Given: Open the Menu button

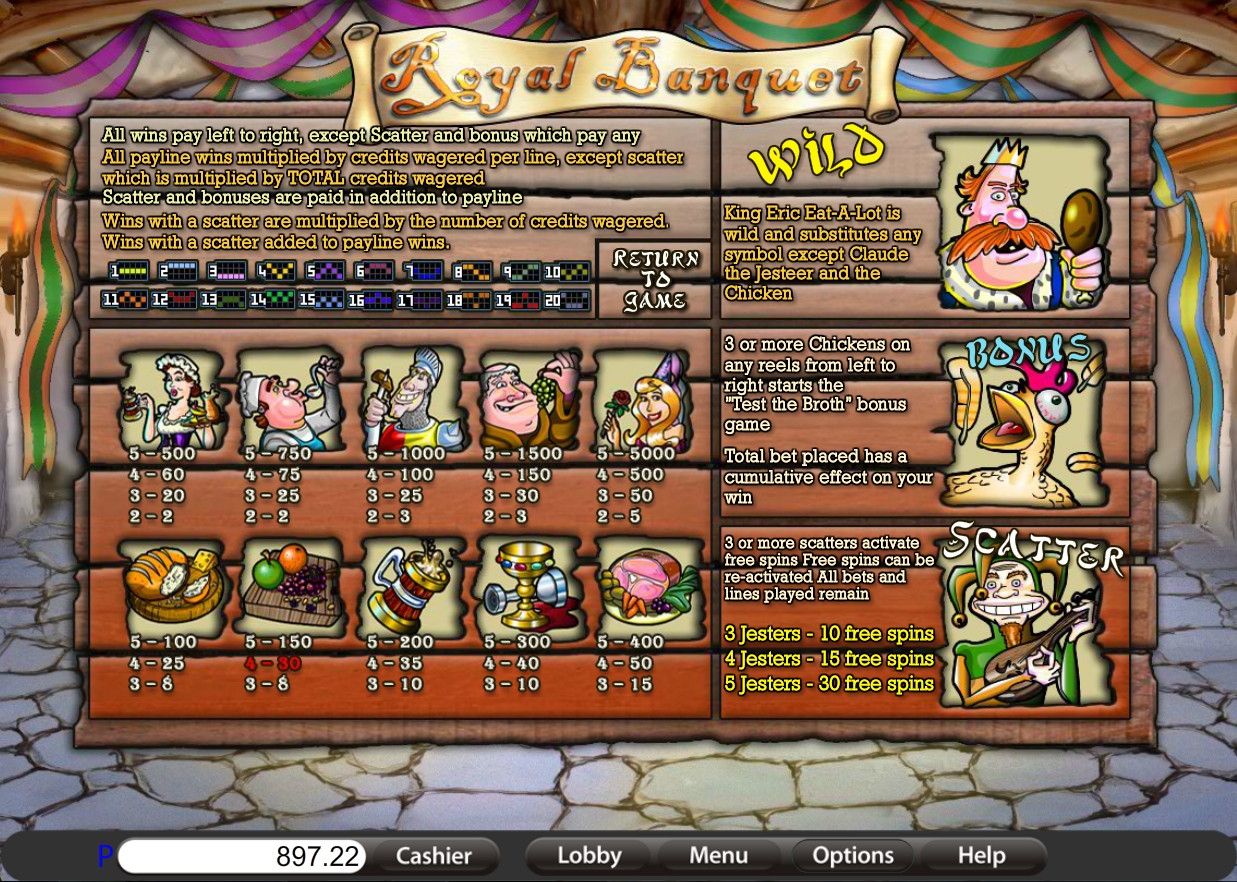Looking at the screenshot, I should point(718,856).
